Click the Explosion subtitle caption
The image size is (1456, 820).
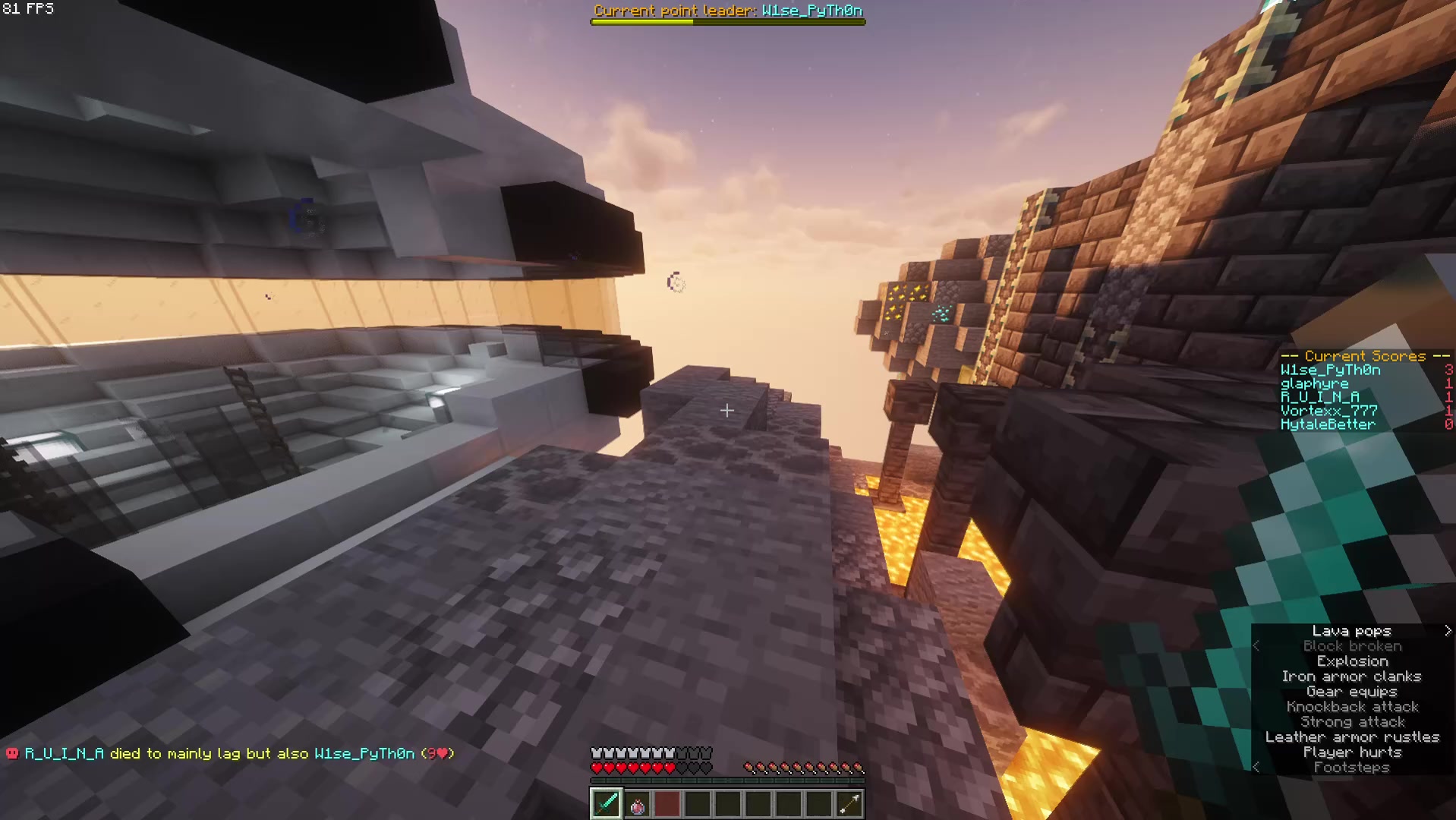1352,661
